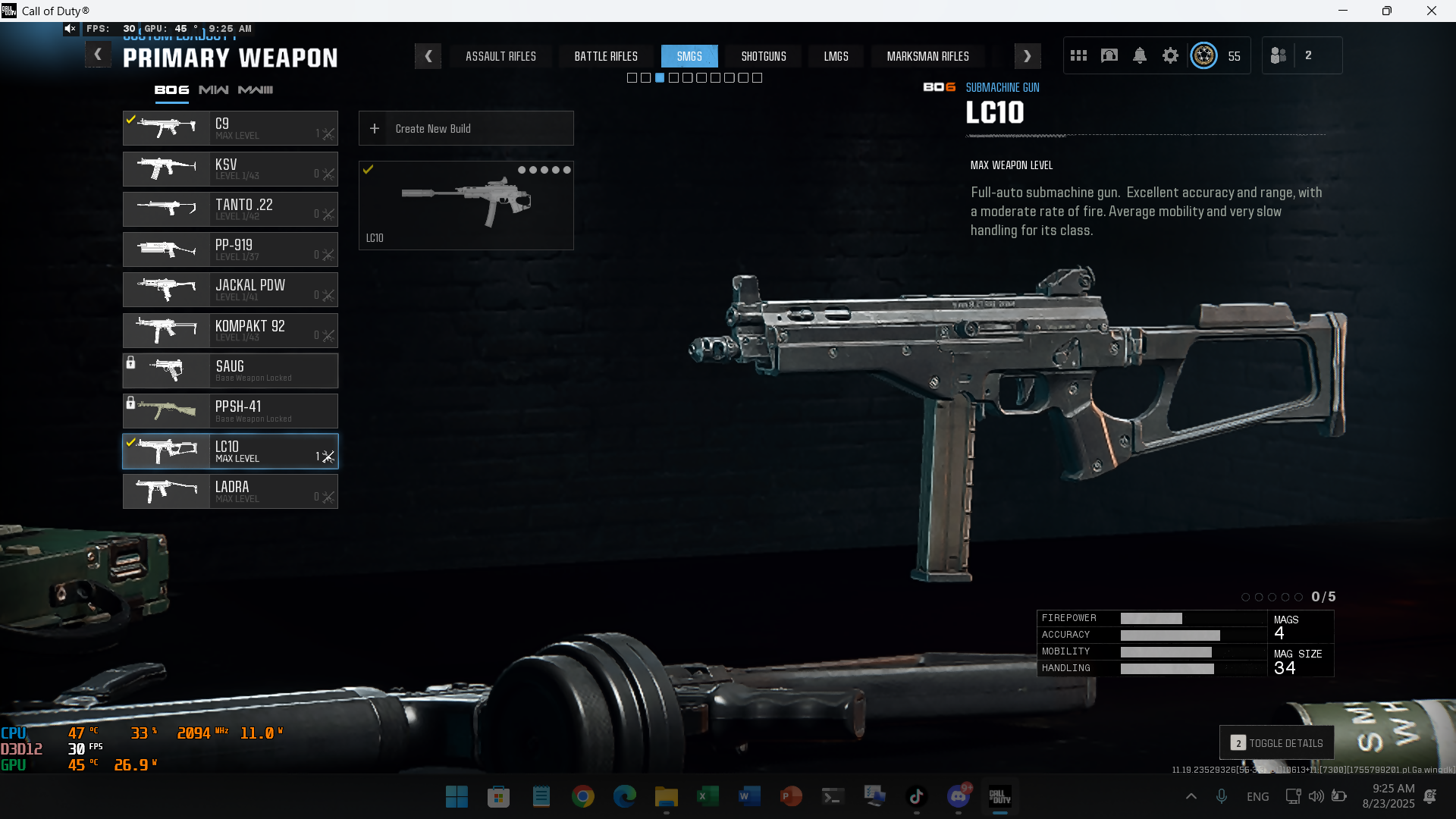Show the LMGs weapon category
Viewport: 1456px width, 819px height.
point(836,56)
